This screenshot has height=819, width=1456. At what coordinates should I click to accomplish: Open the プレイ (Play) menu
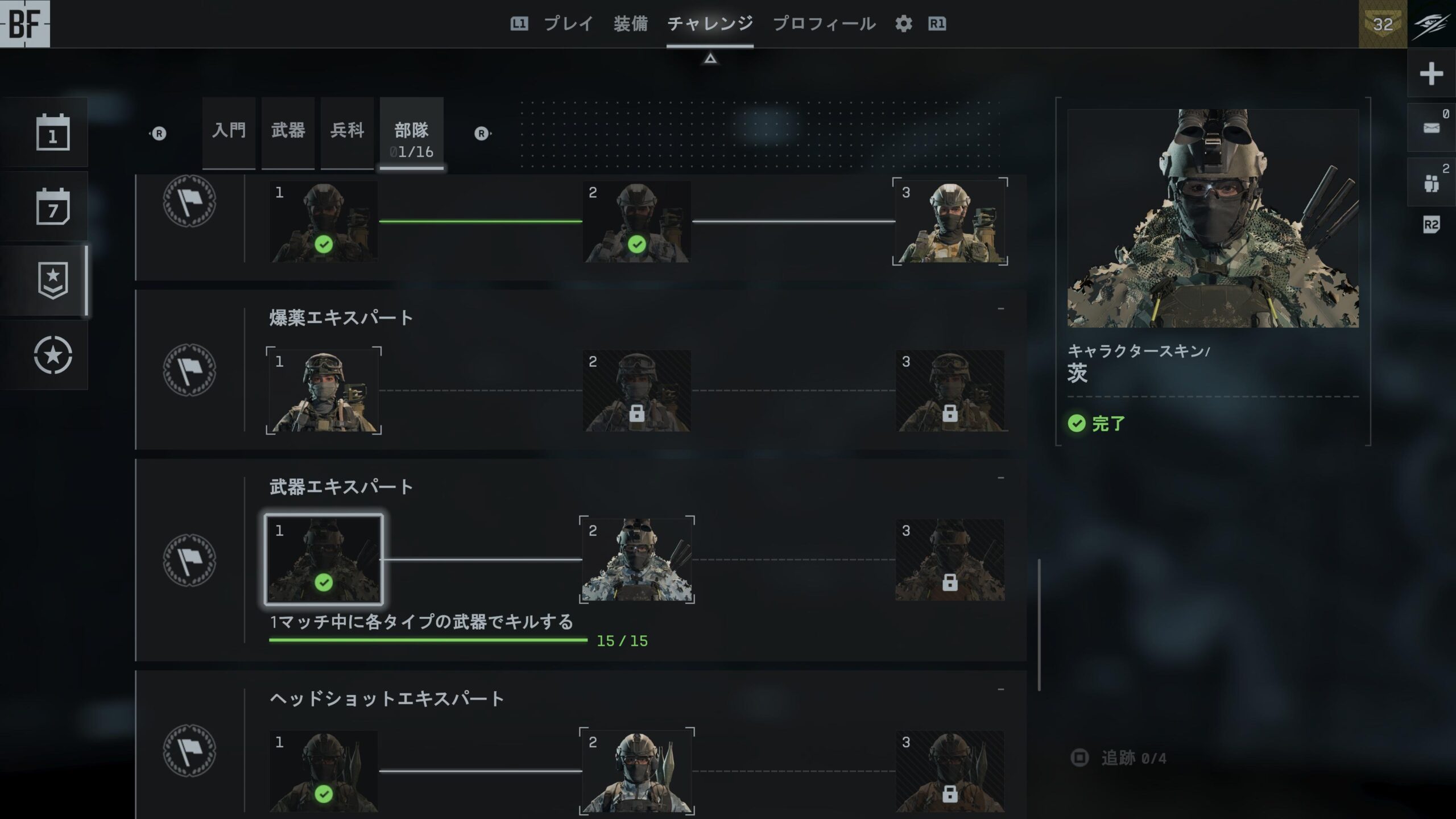tap(568, 24)
